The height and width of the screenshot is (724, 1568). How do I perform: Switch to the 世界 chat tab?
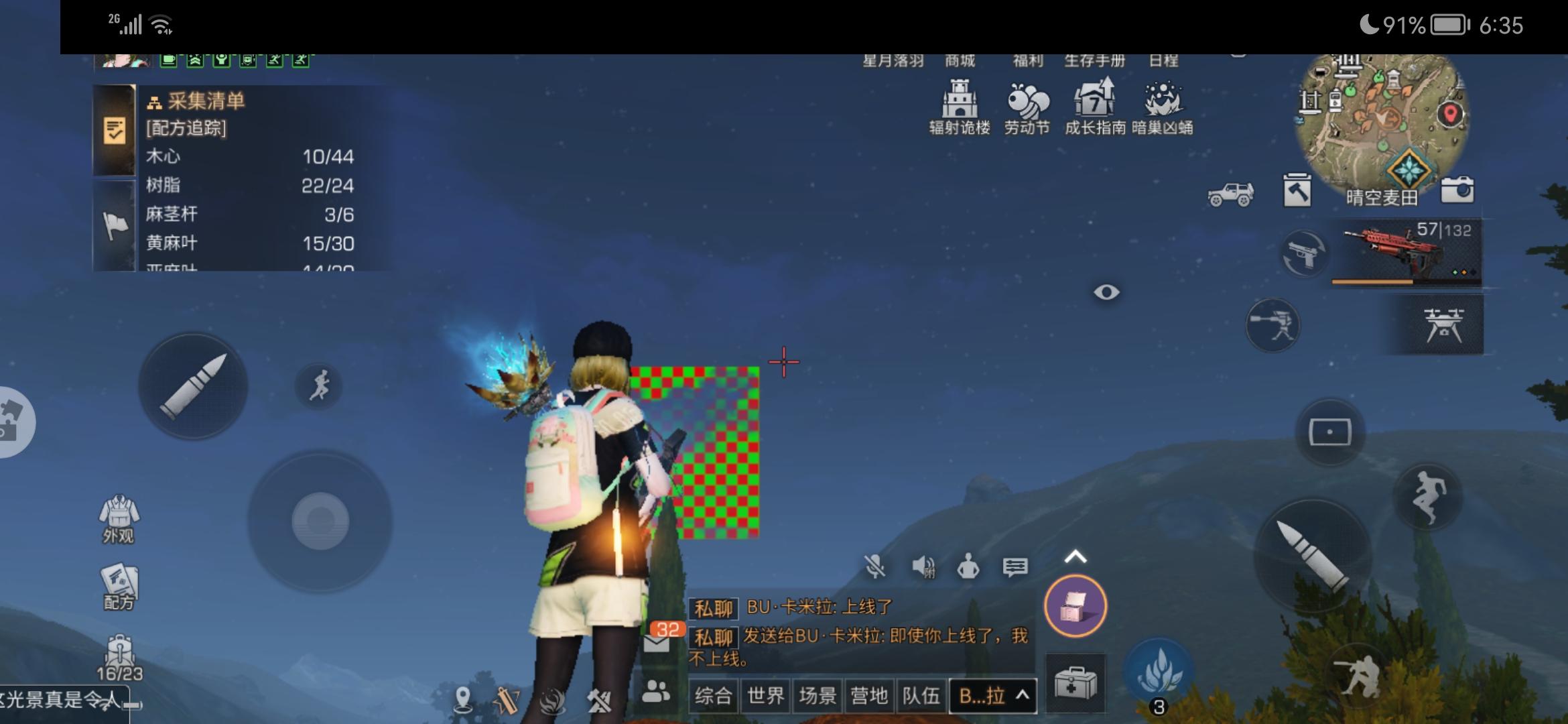pos(766,697)
